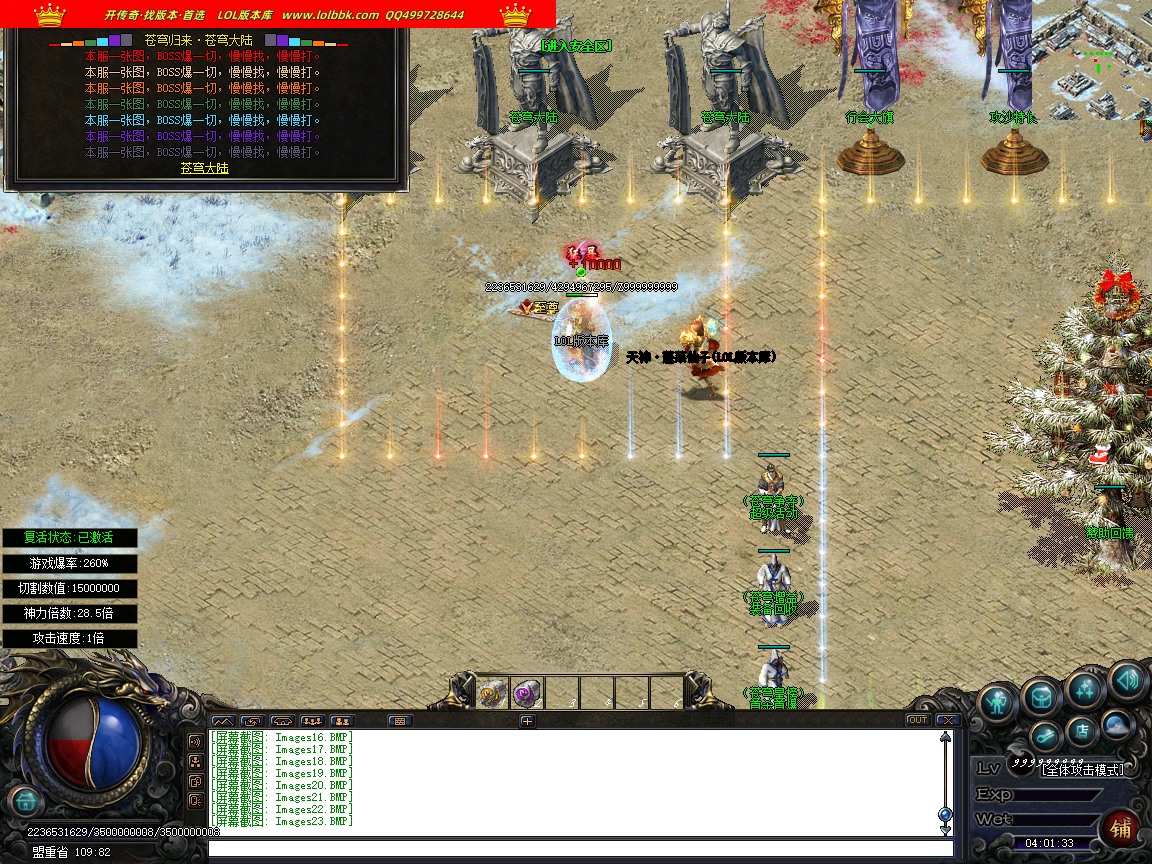
Task: Toggle sound with the speaker icon
Action: [x=1126, y=682]
